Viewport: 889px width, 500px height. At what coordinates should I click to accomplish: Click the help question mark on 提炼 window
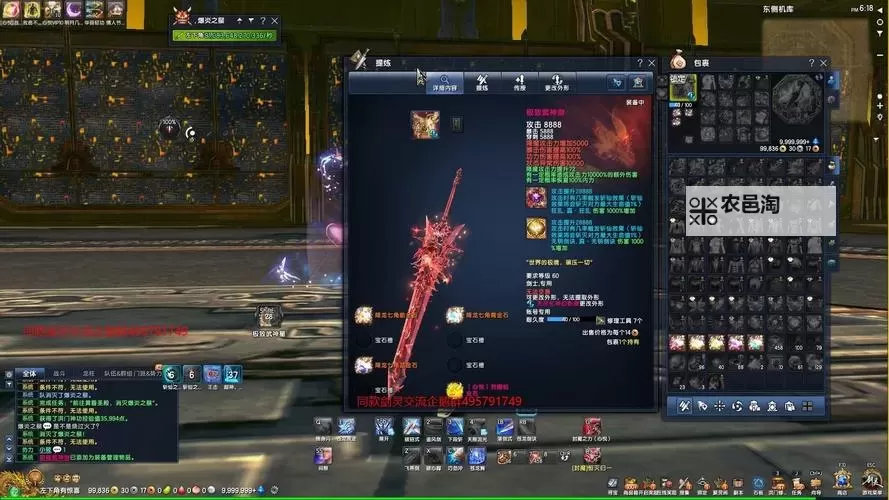[639, 62]
